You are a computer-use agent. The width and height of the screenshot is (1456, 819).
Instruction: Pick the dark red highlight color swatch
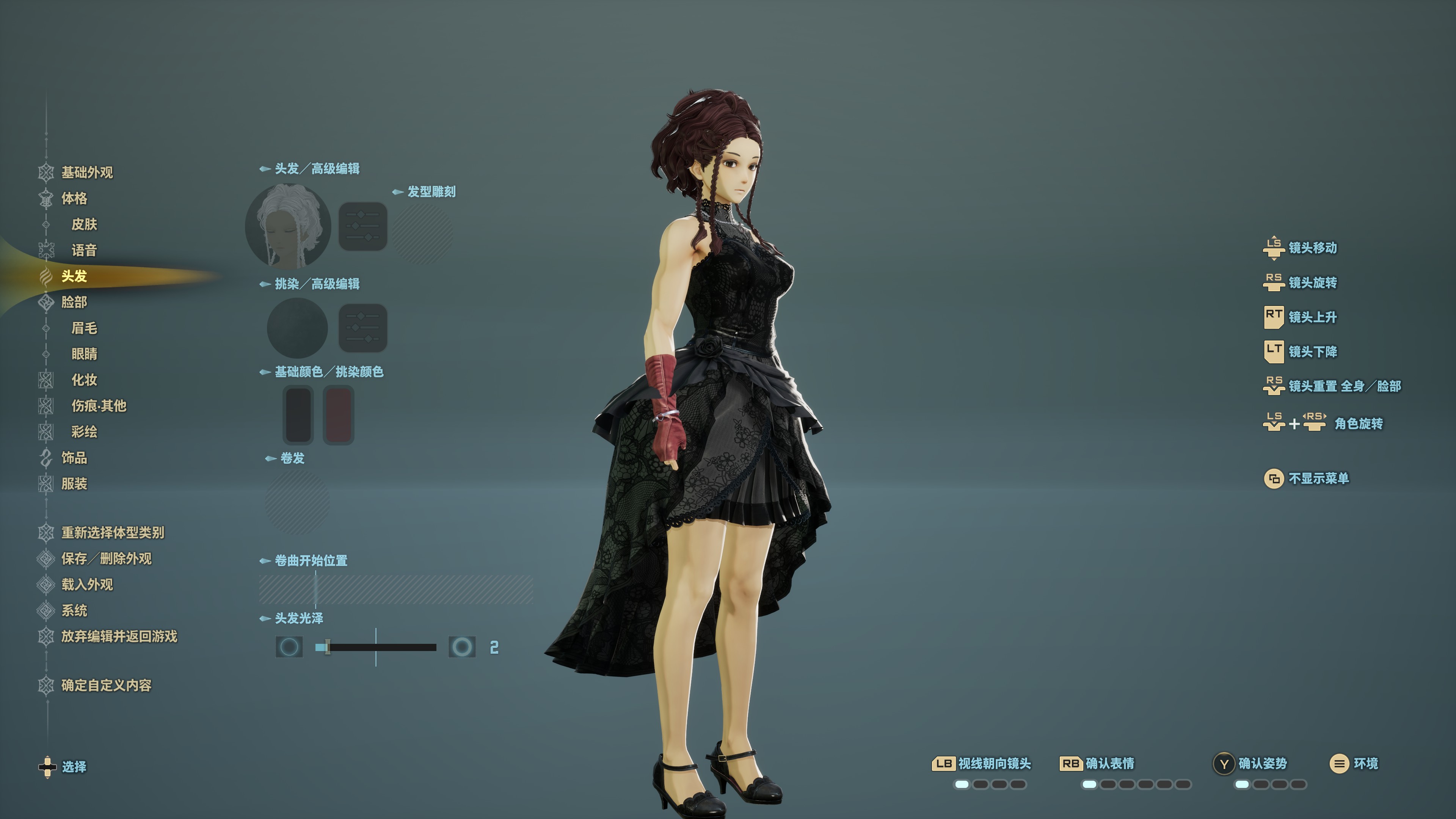coord(338,415)
